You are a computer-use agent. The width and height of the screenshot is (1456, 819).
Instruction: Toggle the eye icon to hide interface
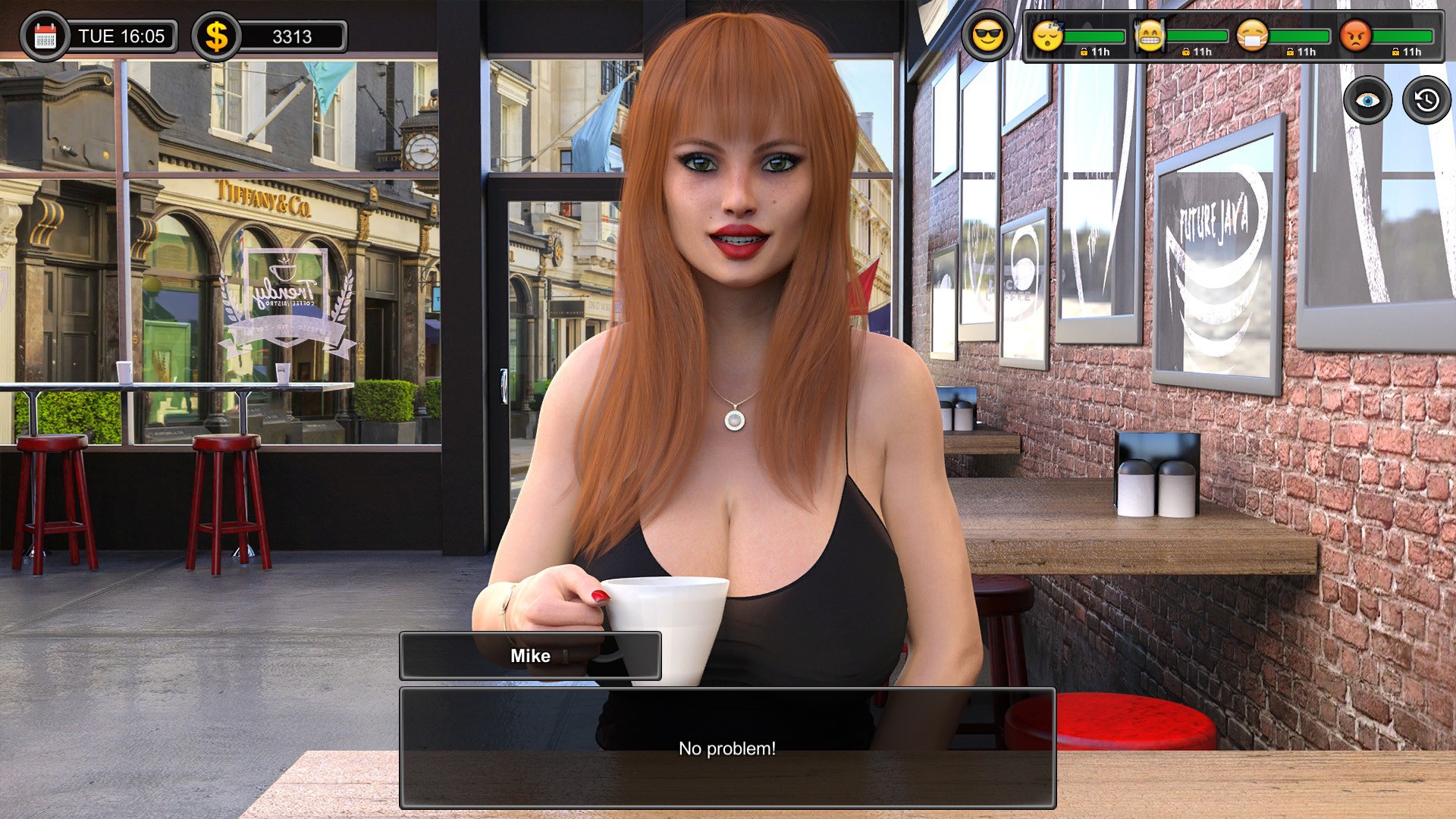tap(1367, 99)
